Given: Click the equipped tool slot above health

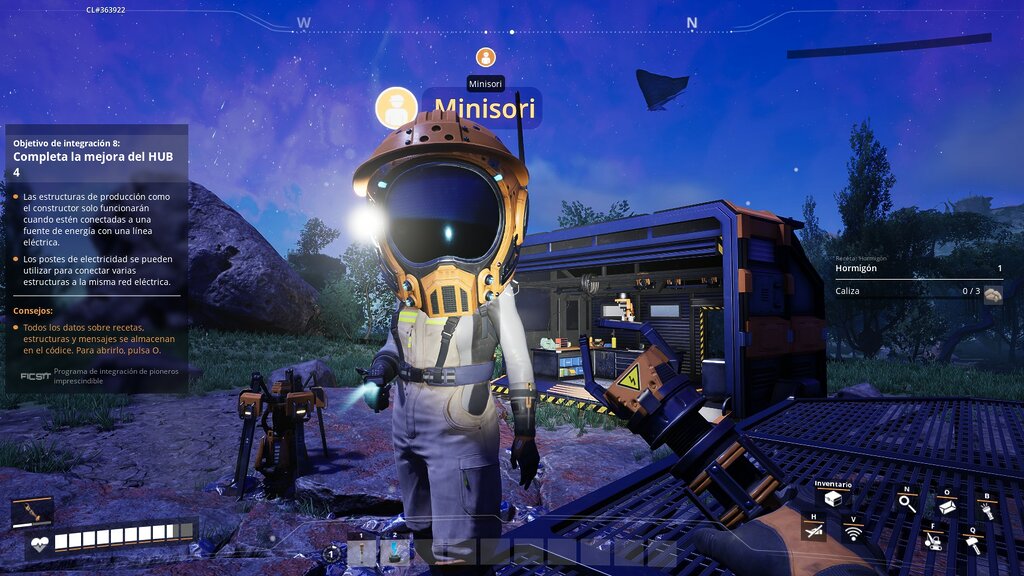Looking at the screenshot, I should pyautogui.click(x=32, y=512).
